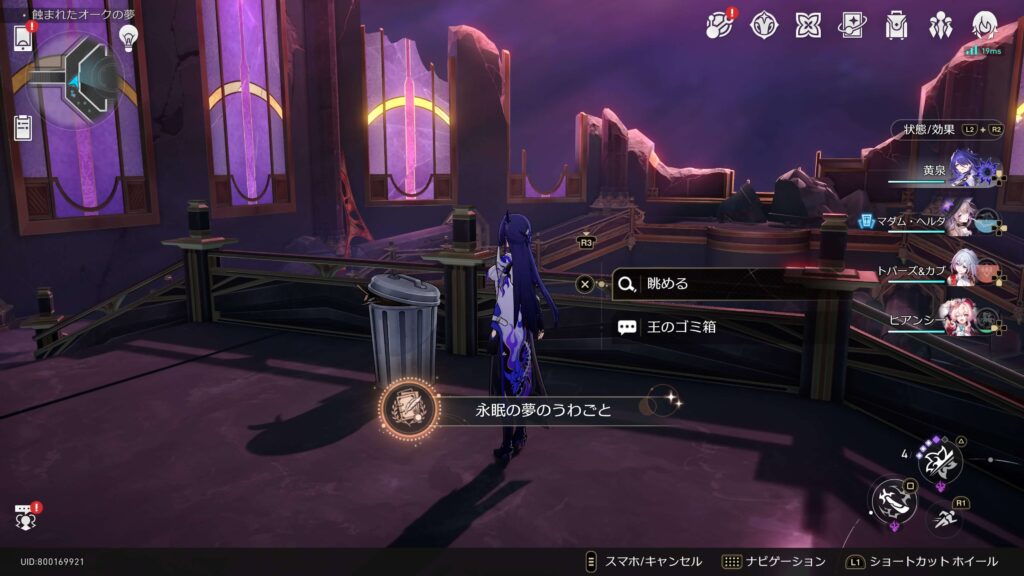Screen dimensions: 1024x576
Task: Open the star card warp icon
Action: coord(853,25)
